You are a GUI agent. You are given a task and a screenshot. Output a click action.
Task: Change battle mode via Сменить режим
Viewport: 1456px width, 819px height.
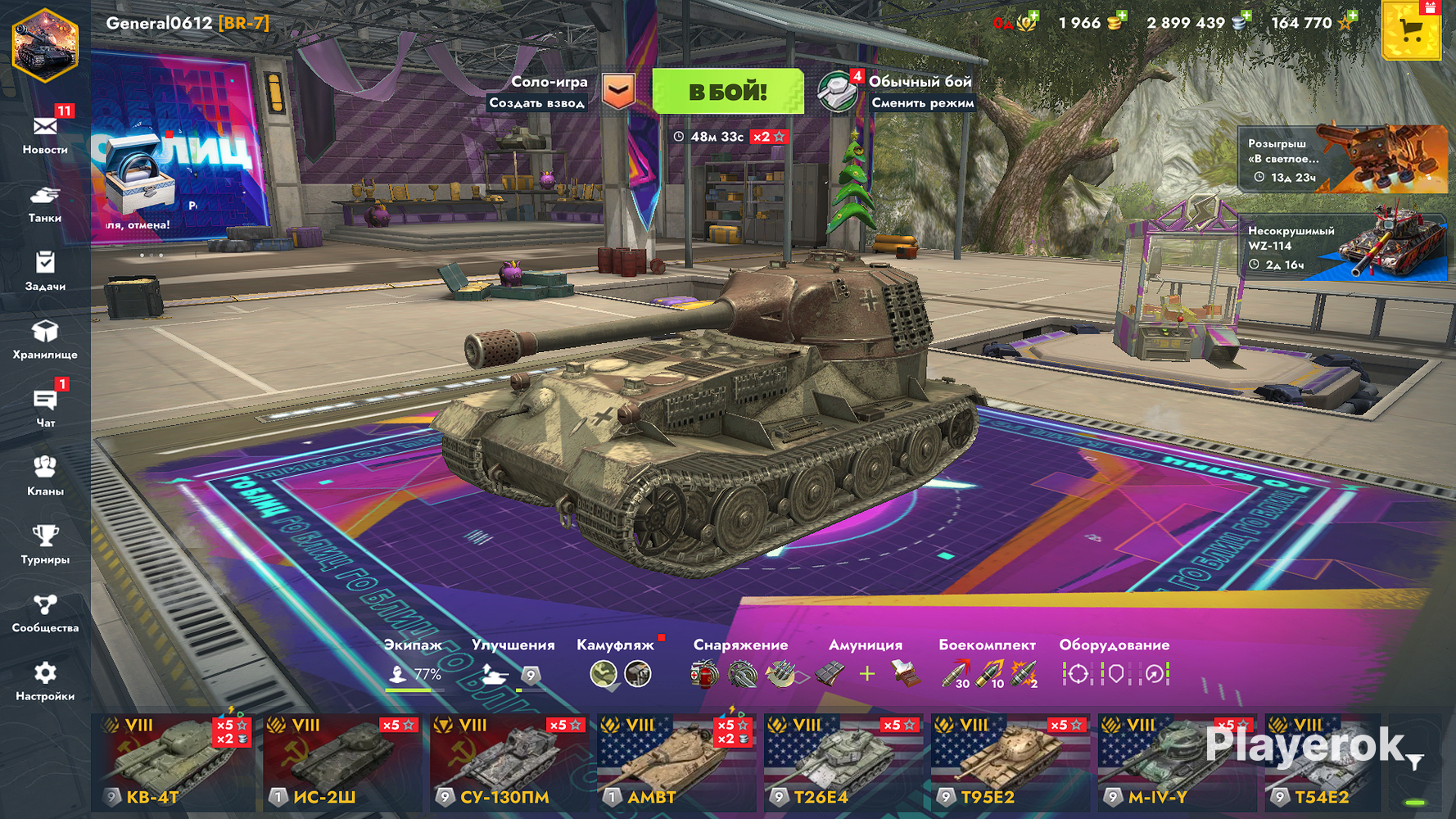coord(922,103)
